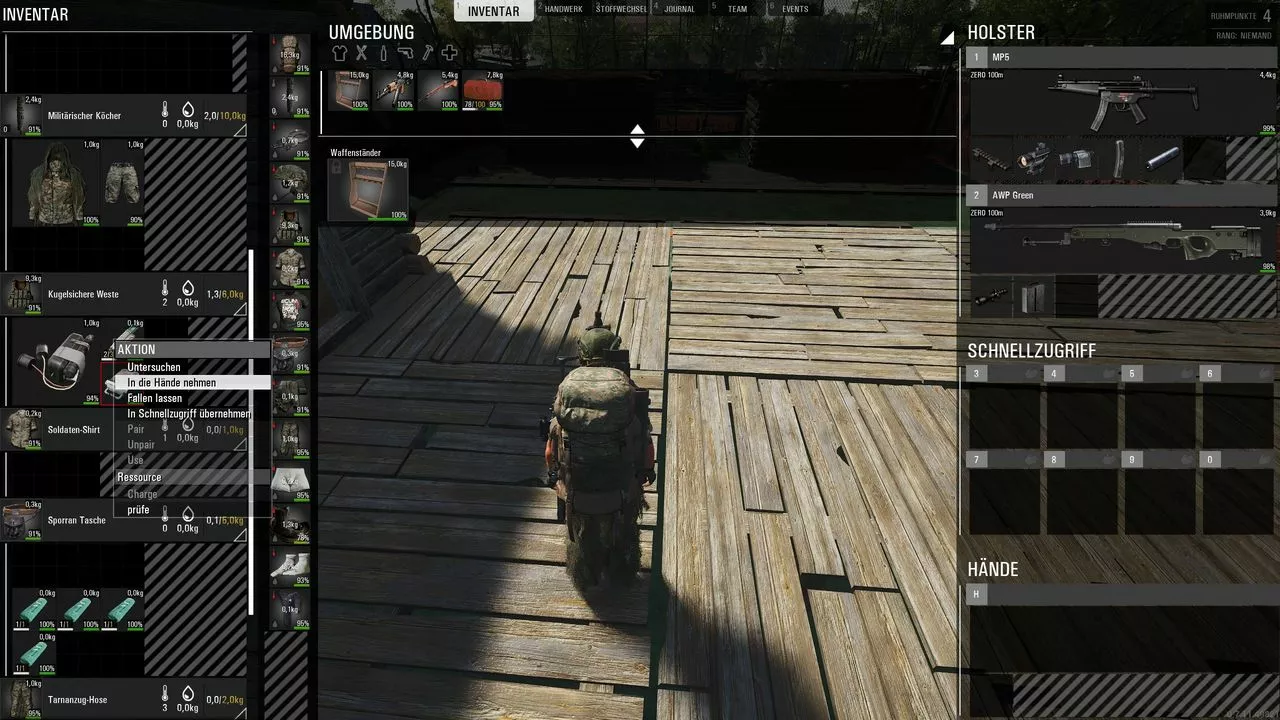Choose 'Fallen lassen' to drop item
1280x720 pixels.
click(155, 398)
